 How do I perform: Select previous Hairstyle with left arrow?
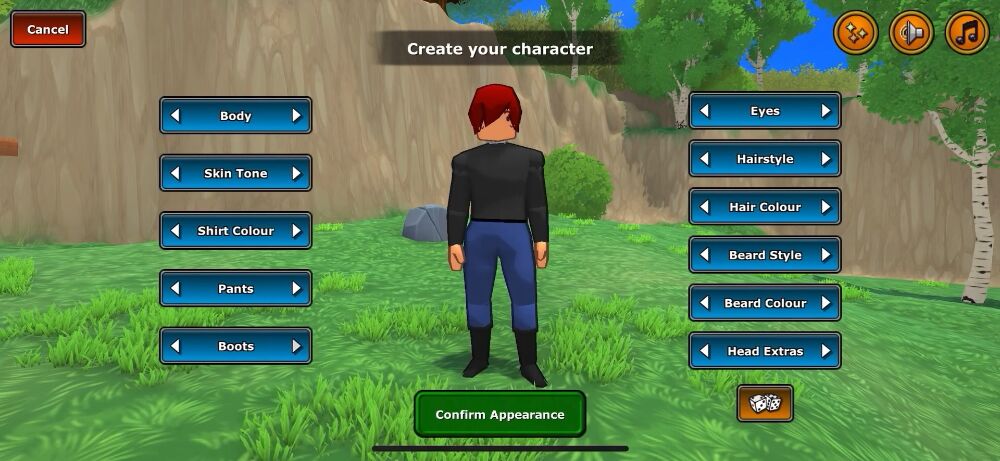(705, 159)
